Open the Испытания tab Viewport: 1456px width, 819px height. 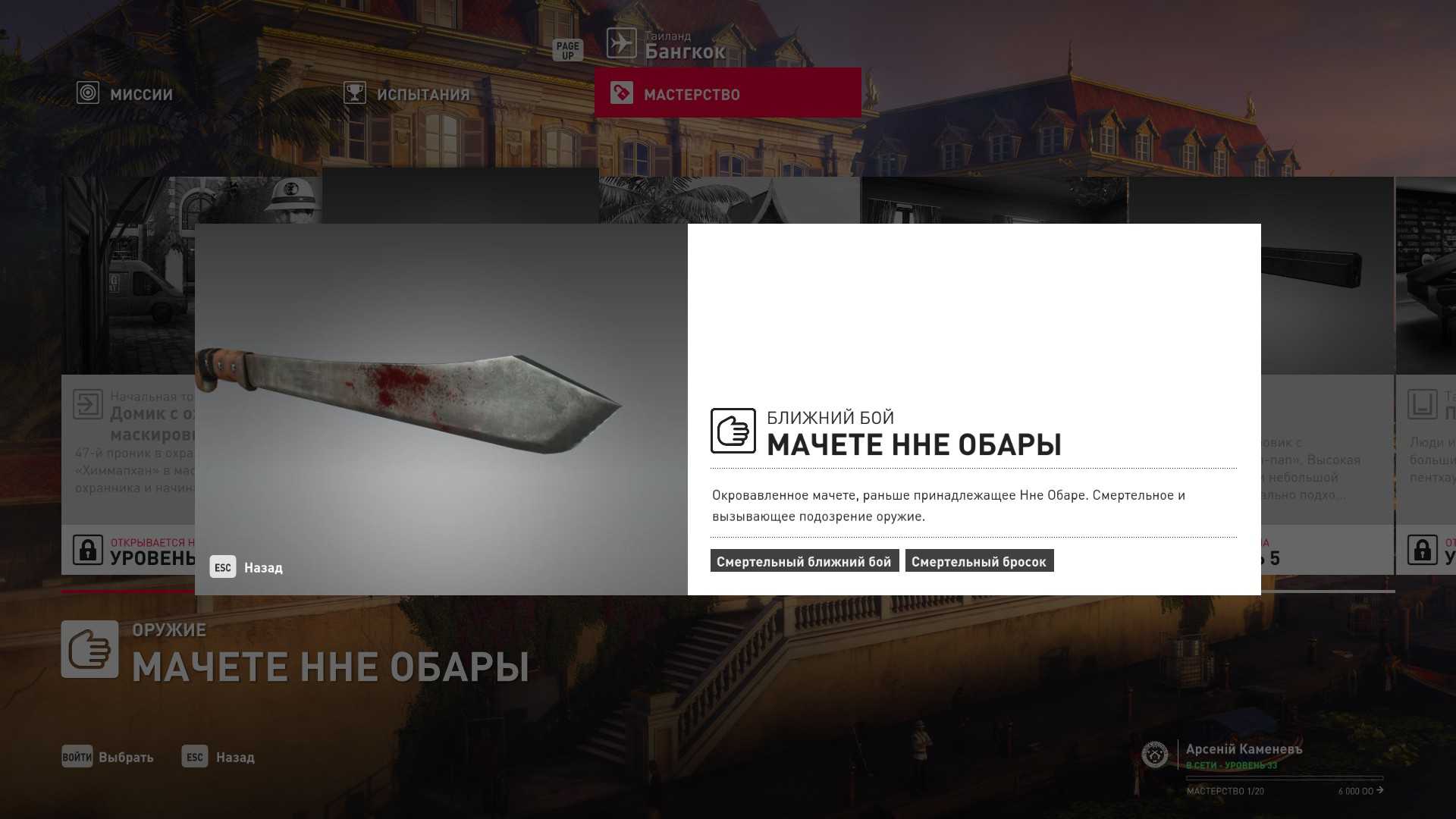[407, 94]
